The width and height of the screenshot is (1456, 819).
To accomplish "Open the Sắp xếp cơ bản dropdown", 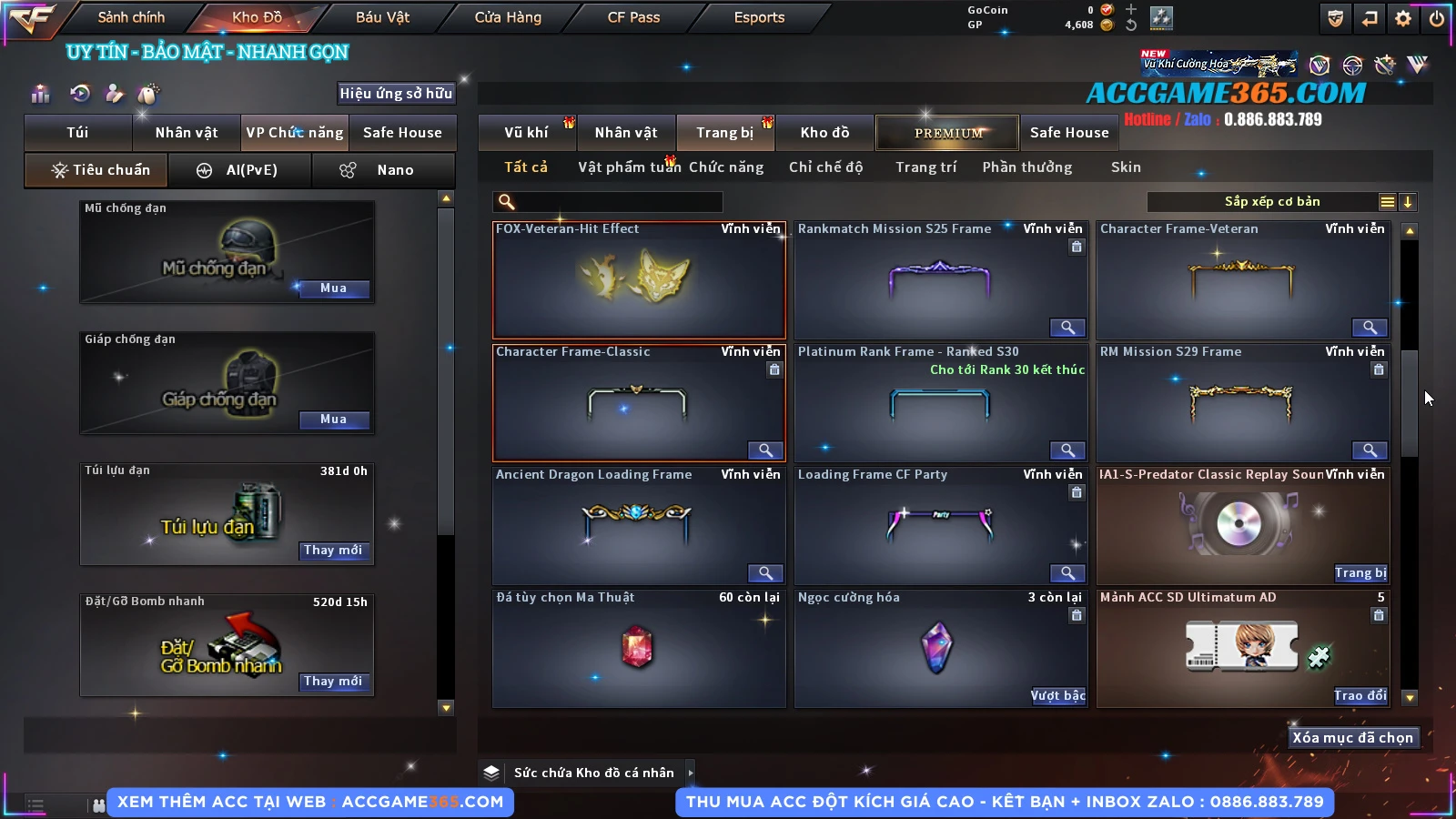I will click(1271, 202).
